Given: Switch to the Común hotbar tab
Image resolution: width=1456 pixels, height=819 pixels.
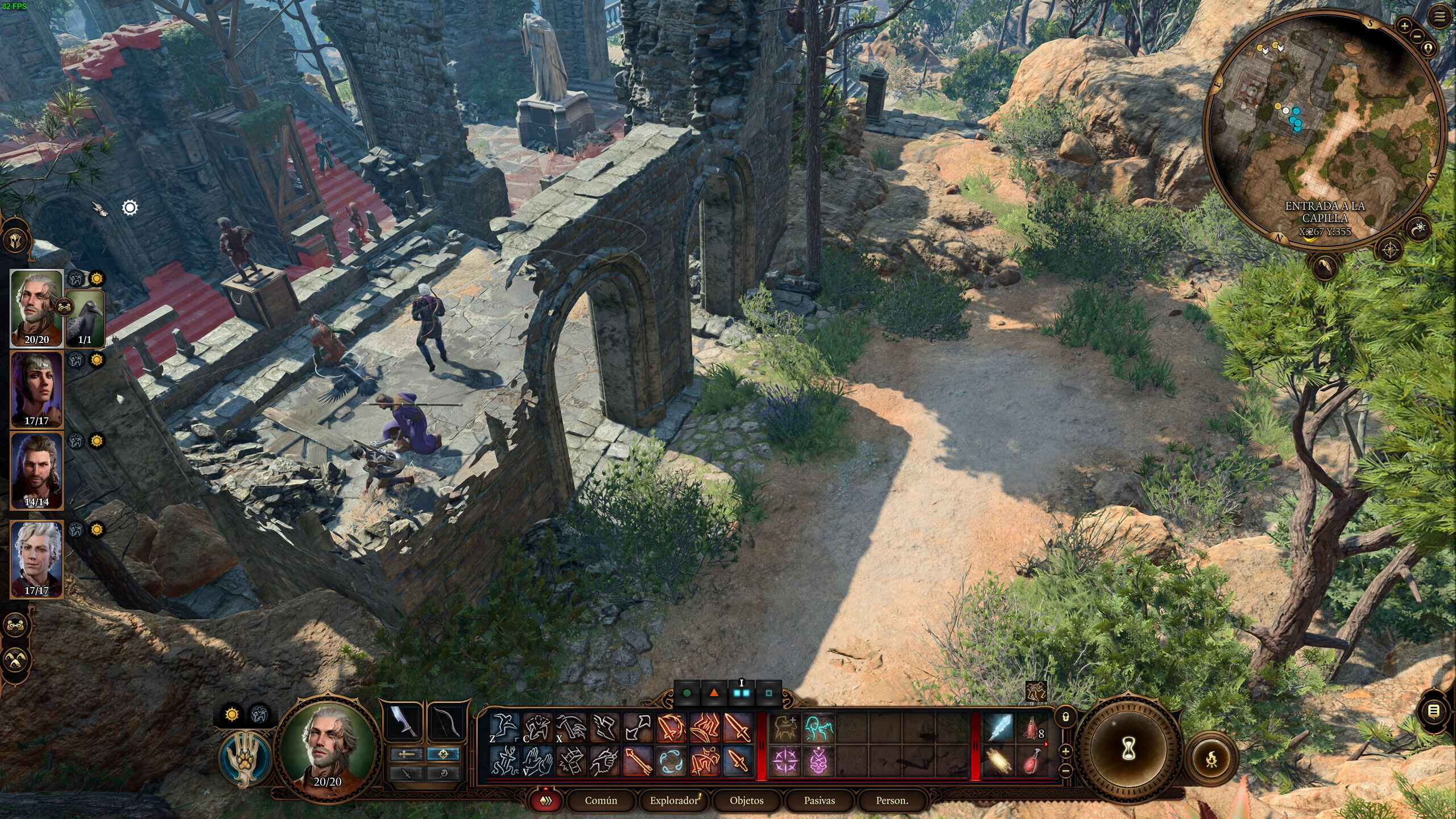Looking at the screenshot, I should click(x=601, y=801).
